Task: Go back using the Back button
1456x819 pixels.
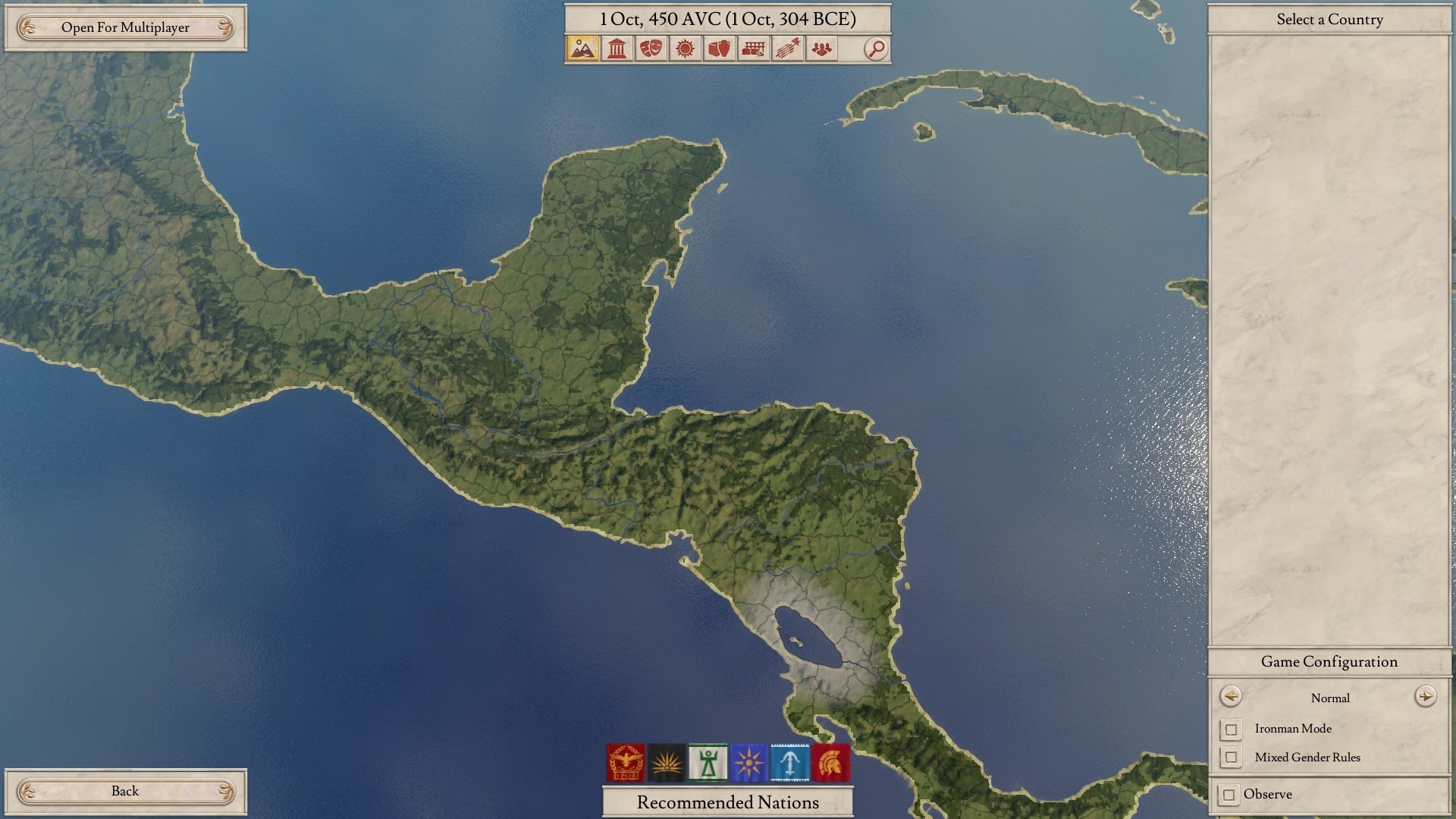Action: pos(125,791)
